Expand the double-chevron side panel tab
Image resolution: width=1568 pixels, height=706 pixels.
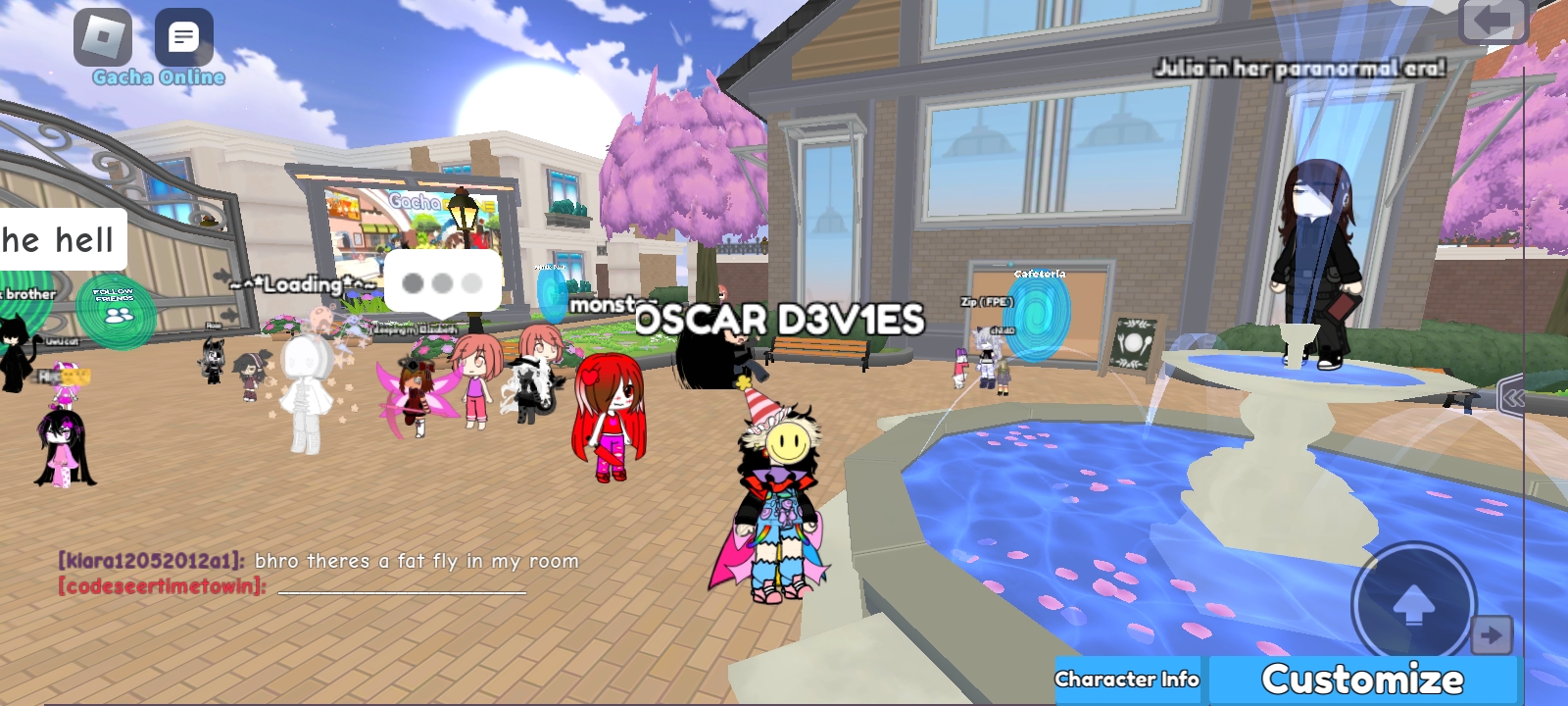pos(1513,397)
